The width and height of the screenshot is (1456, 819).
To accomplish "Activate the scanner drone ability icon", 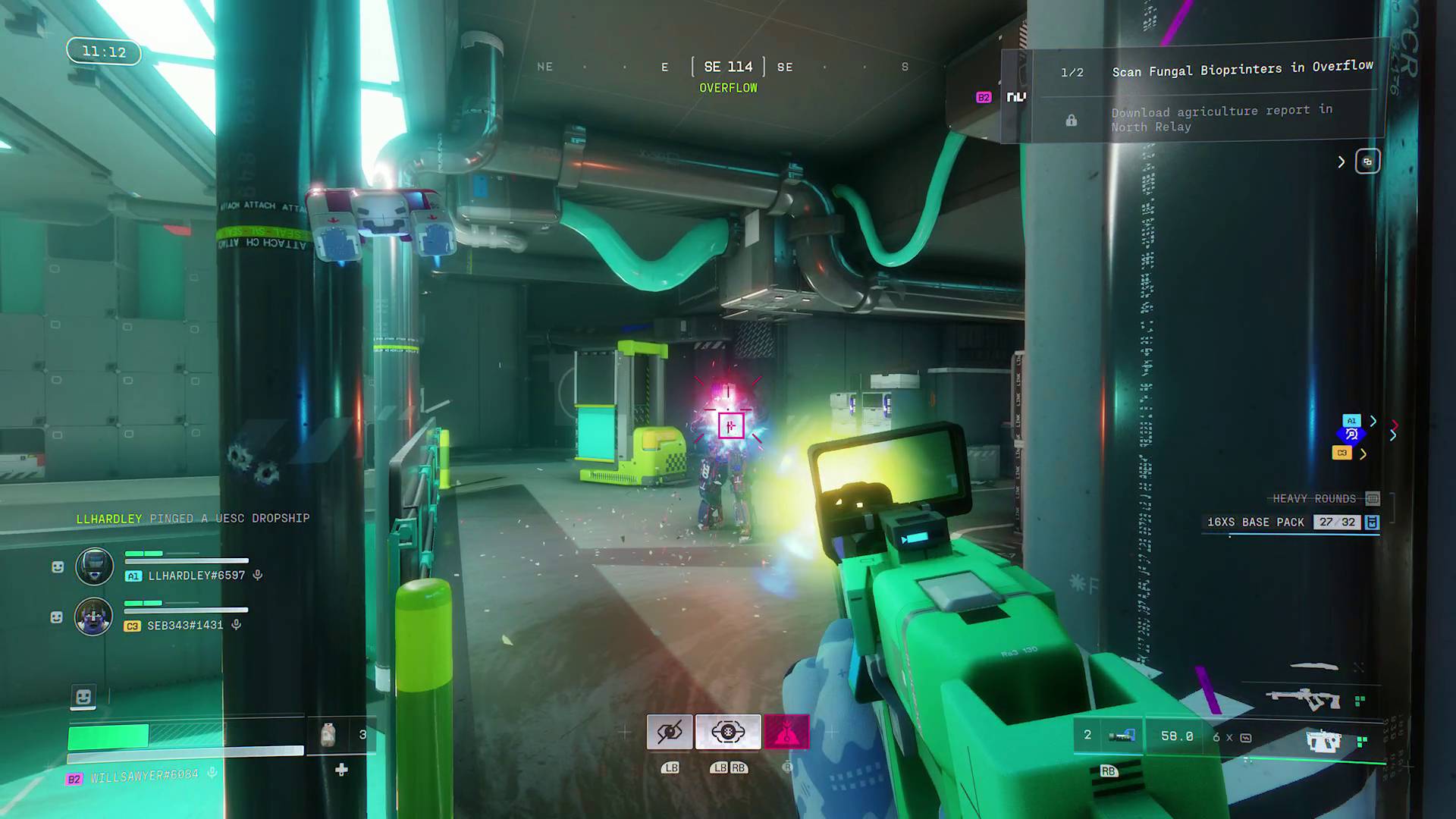I will click(x=727, y=730).
